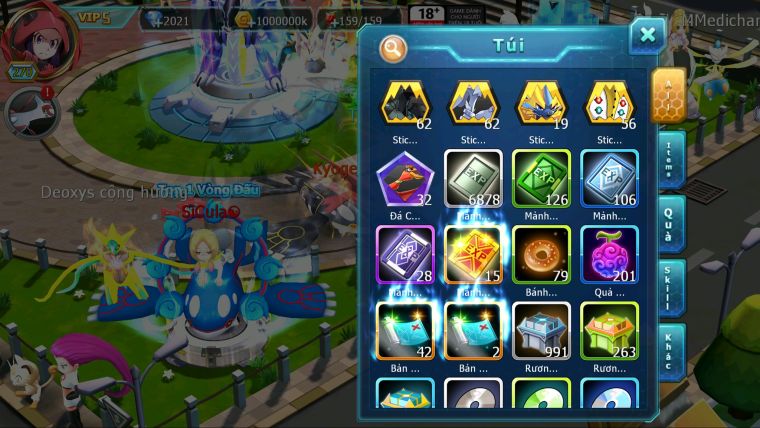
Task: Select the purple pentagon Đá stone item
Action: click(405, 180)
